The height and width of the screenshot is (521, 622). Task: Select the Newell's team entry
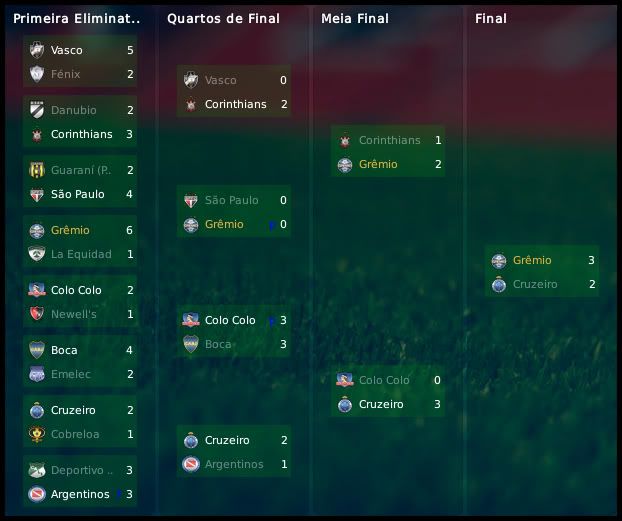tap(73, 314)
